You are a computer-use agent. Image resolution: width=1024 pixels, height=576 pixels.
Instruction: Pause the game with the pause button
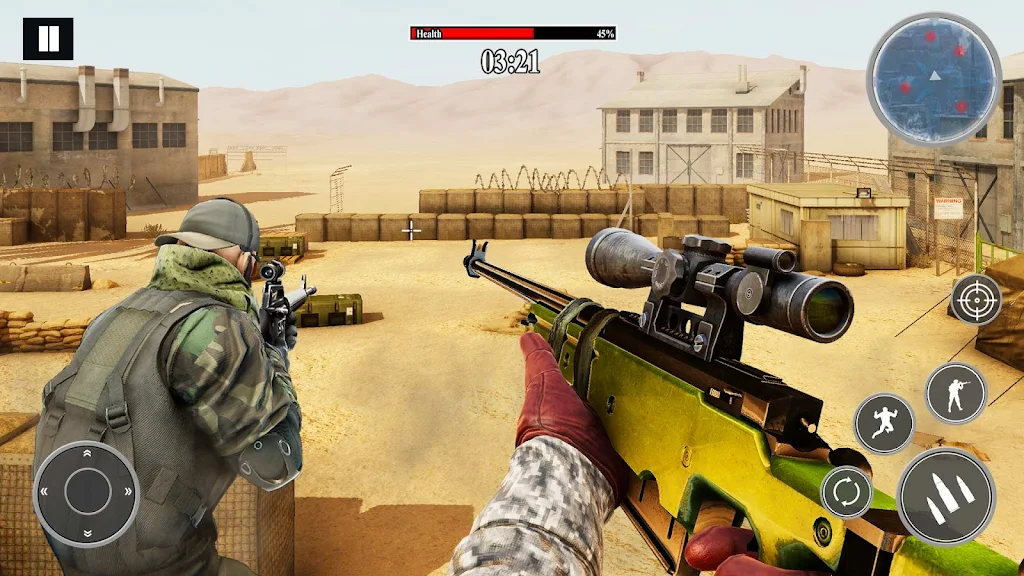click(48, 39)
